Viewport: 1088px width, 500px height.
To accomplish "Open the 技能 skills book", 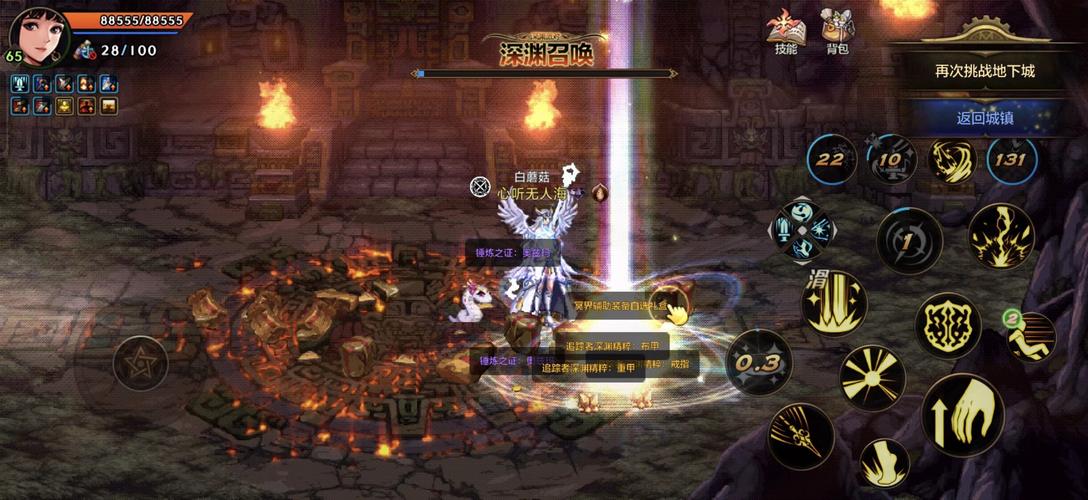I will tap(785, 32).
